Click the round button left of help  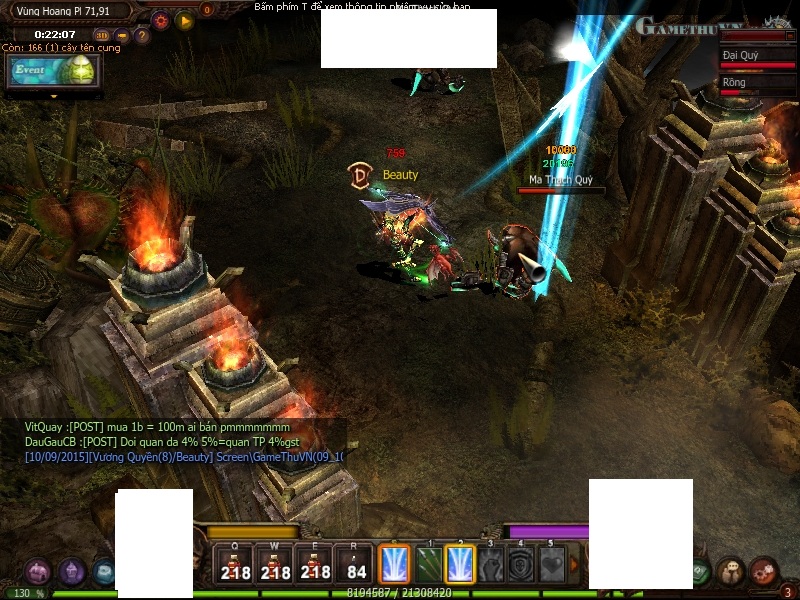pos(122,36)
